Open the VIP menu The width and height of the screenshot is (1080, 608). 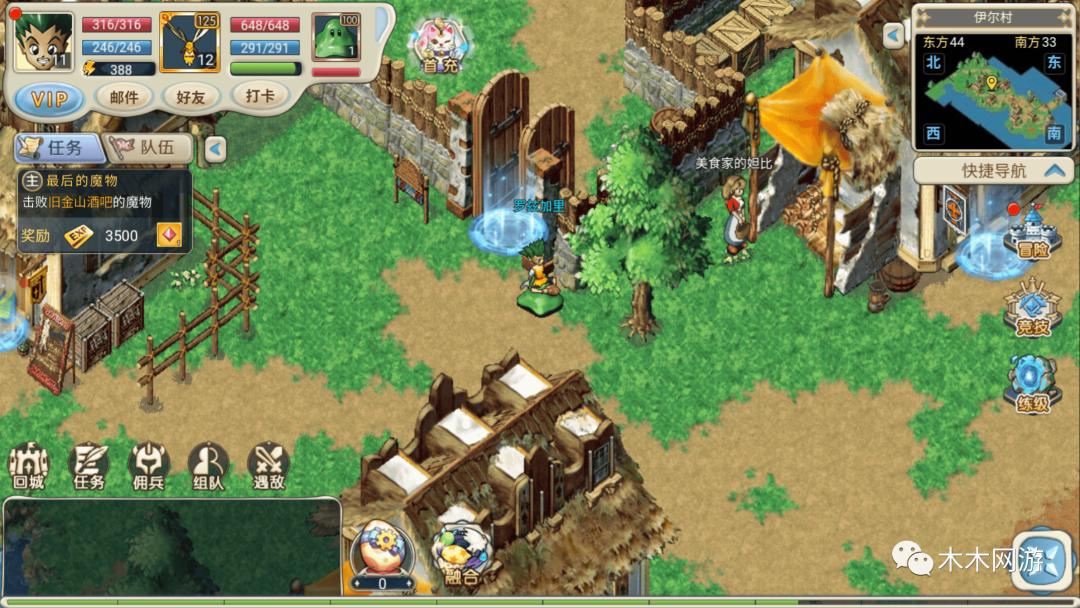[49, 98]
